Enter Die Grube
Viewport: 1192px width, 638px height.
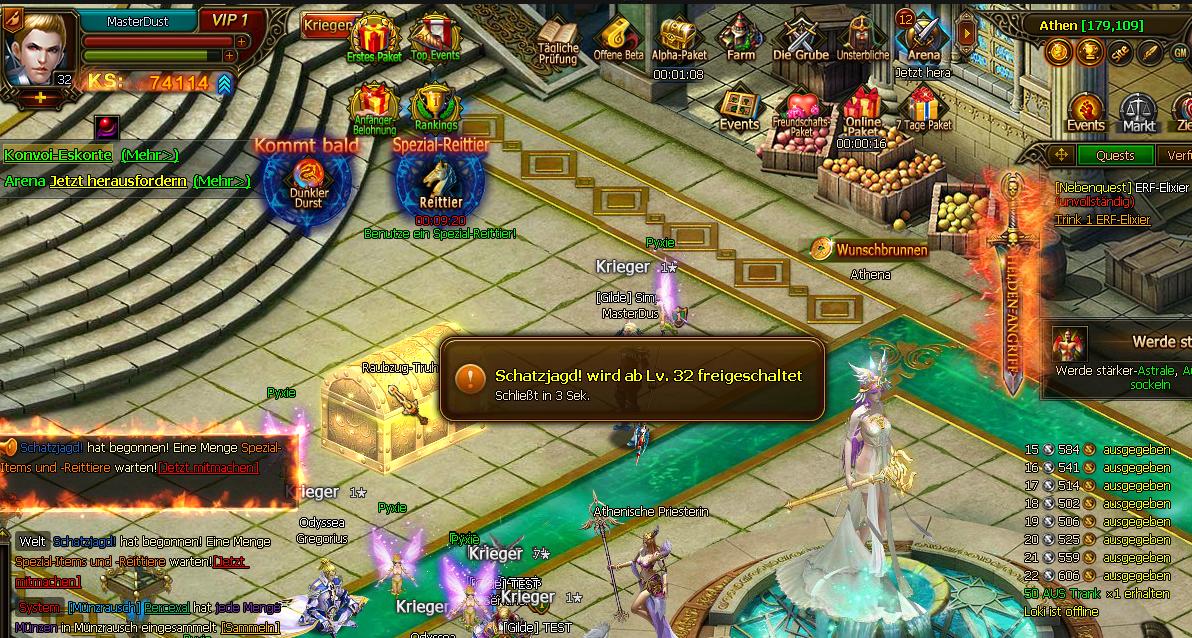(801, 36)
